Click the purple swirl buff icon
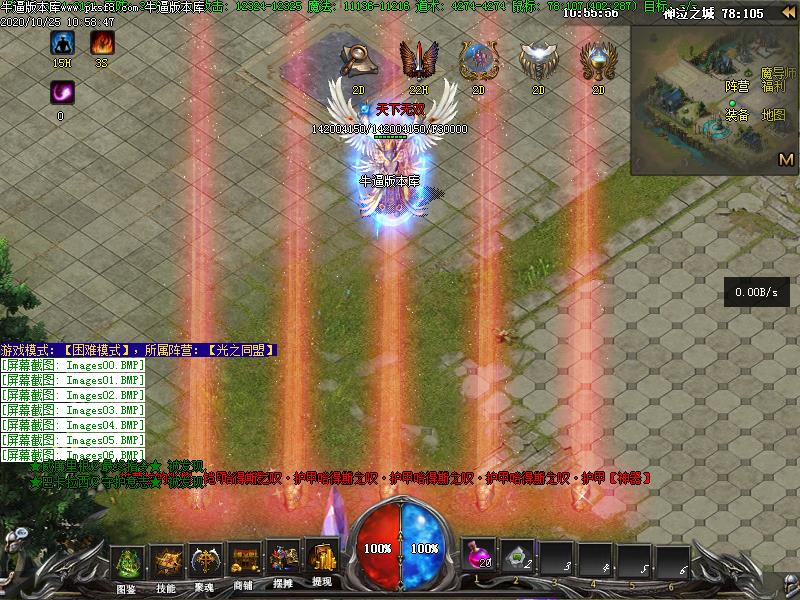This screenshot has height=600, width=800. (x=62, y=93)
